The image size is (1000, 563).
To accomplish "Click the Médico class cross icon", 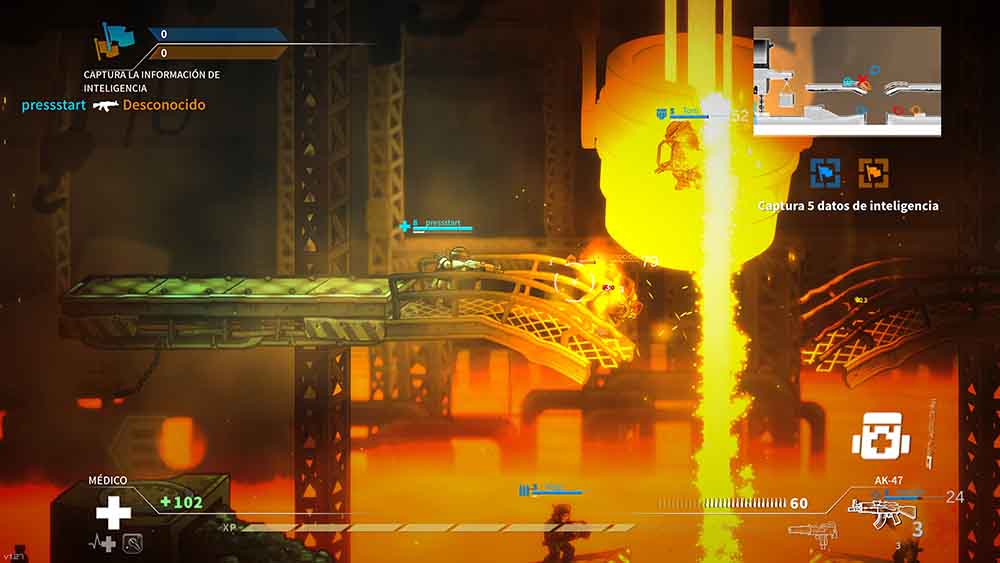I will 113,513.
